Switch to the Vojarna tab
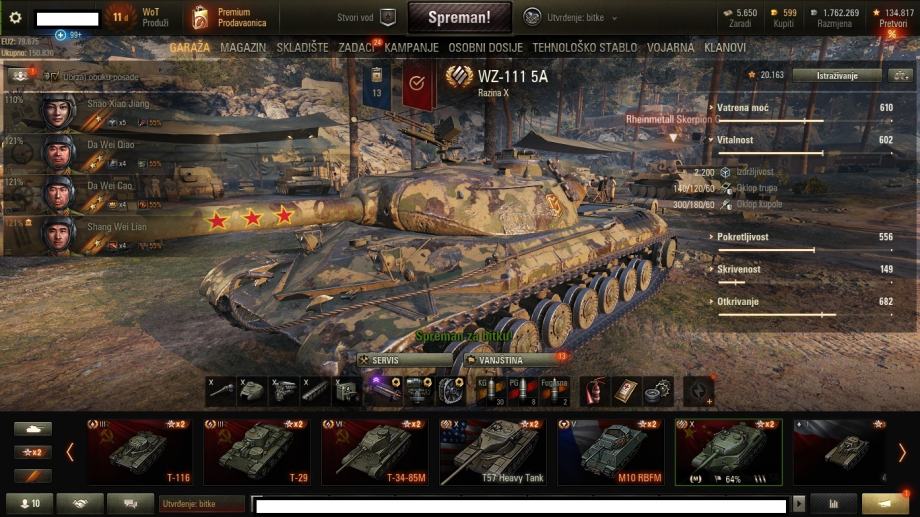This screenshot has height=517, width=920. pos(670,47)
